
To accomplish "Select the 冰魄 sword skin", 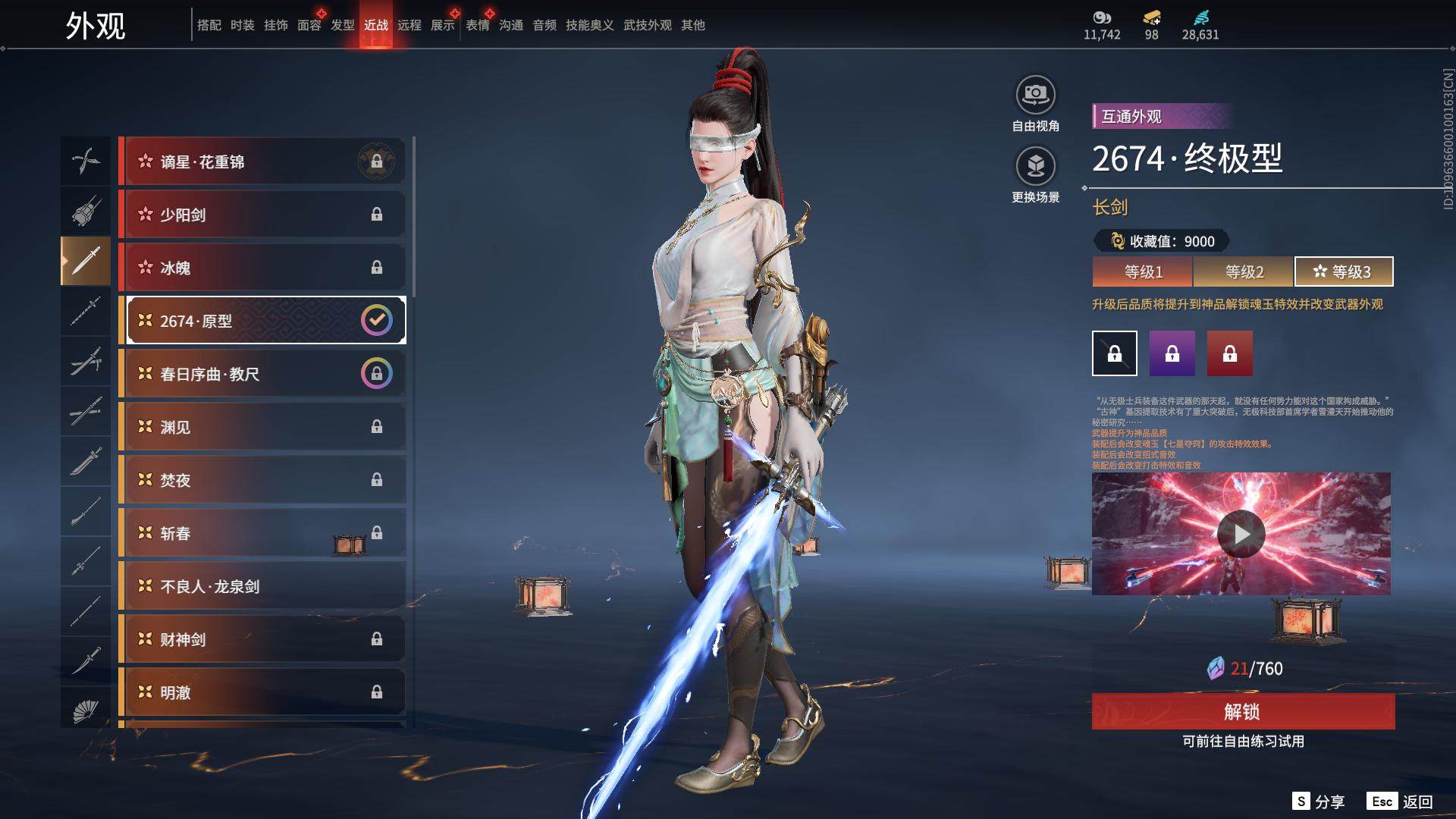I will tap(262, 268).
